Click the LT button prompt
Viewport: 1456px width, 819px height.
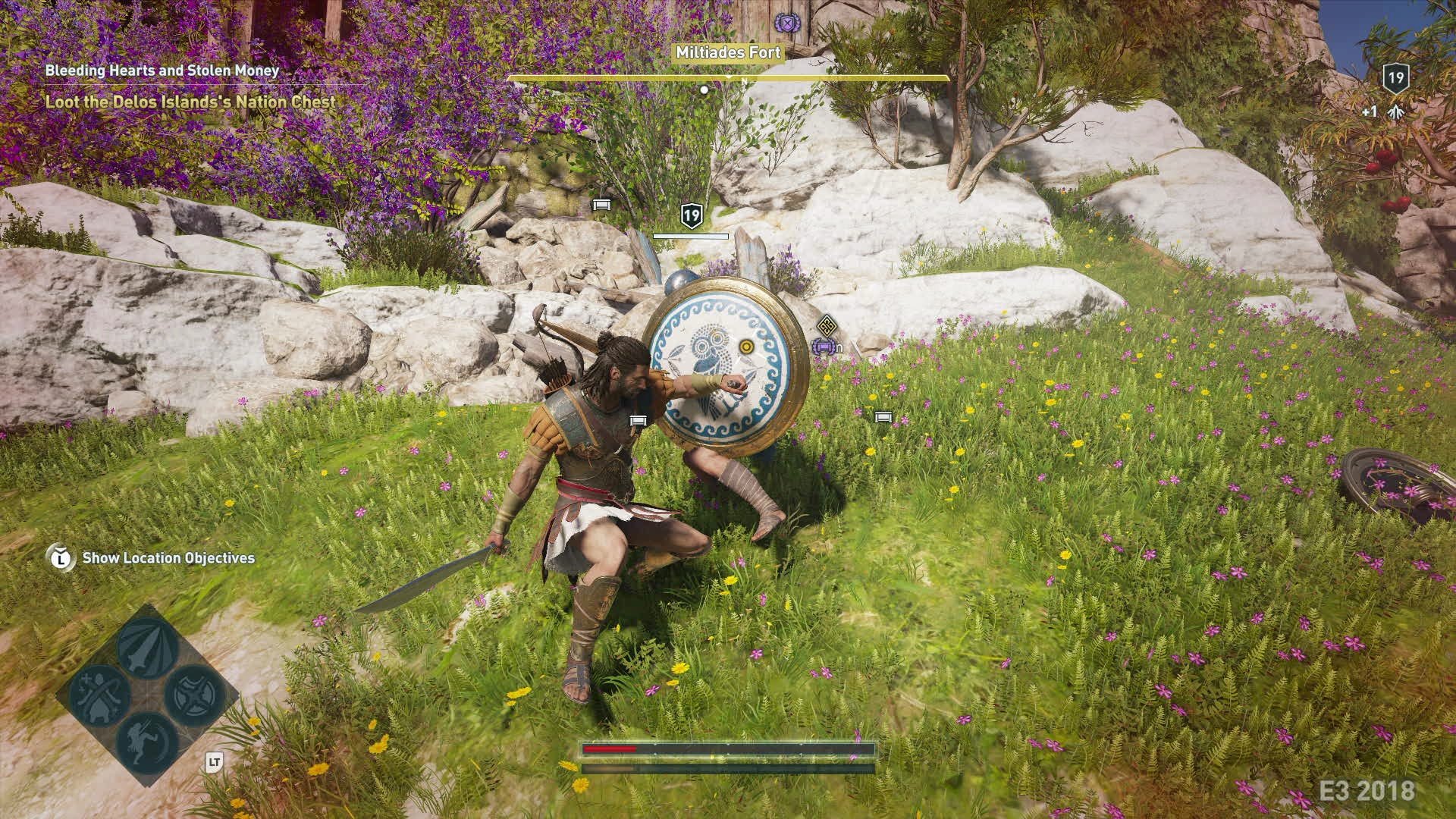click(x=215, y=761)
